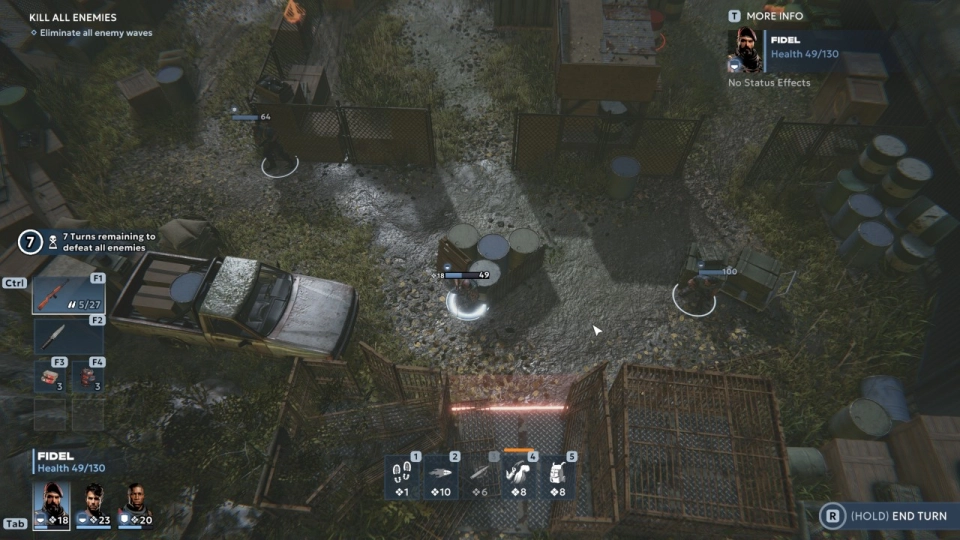
Task: Equip the knife melee slot
Action: [x=69, y=336]
